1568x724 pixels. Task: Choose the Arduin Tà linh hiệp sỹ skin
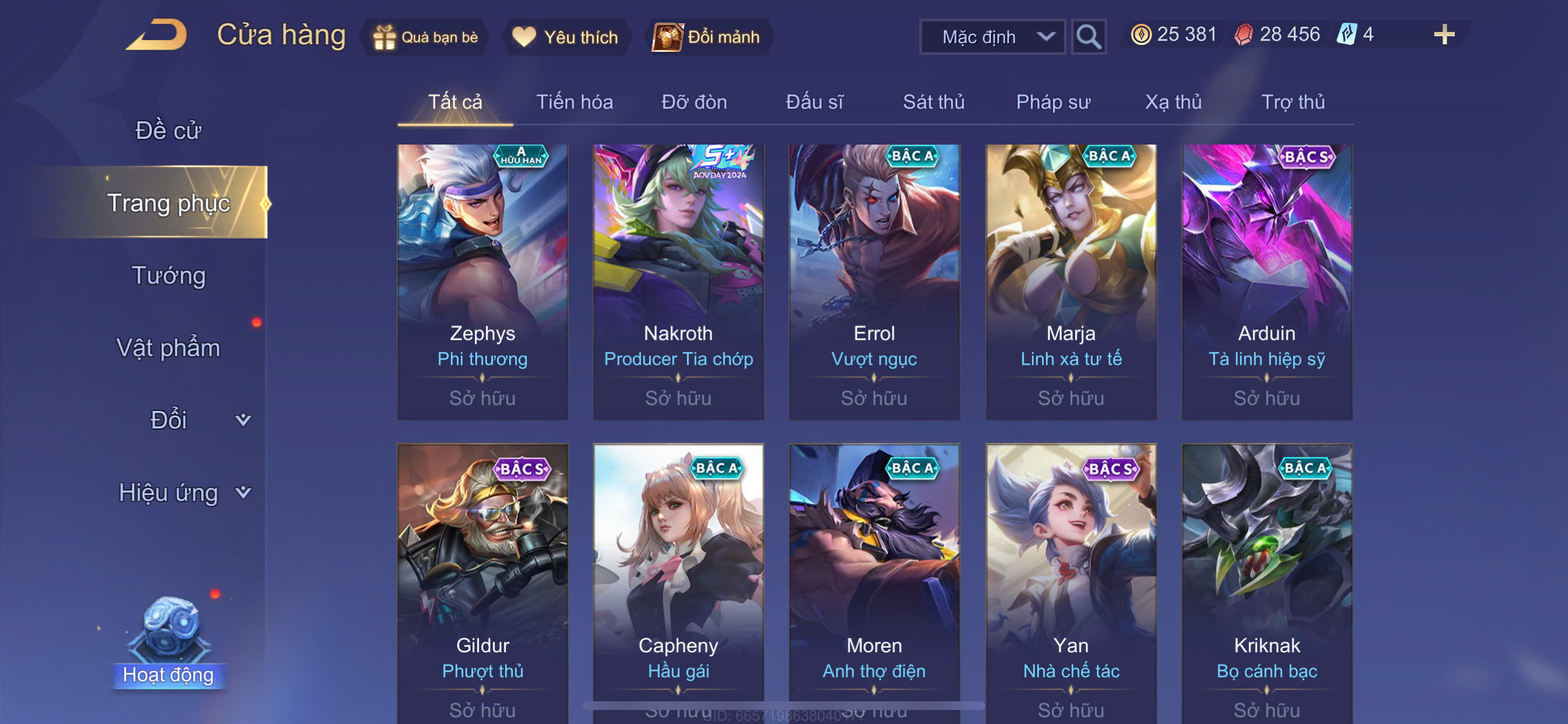coord(1266,282)
